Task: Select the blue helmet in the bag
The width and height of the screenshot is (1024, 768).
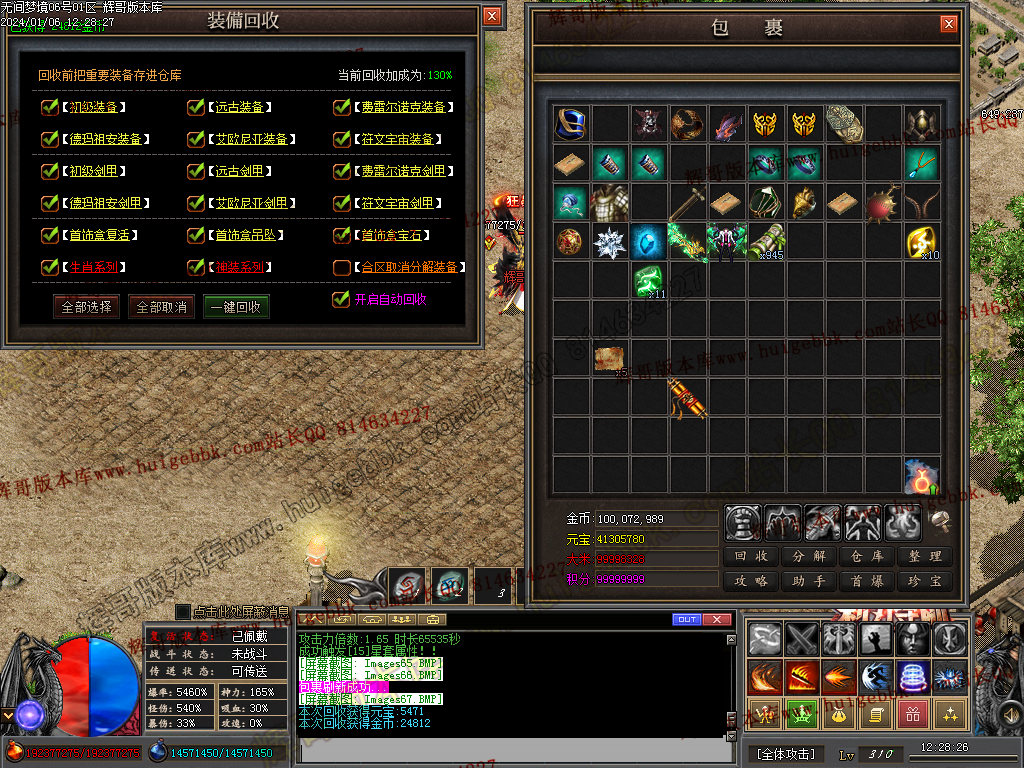Action: pos(571,124)
